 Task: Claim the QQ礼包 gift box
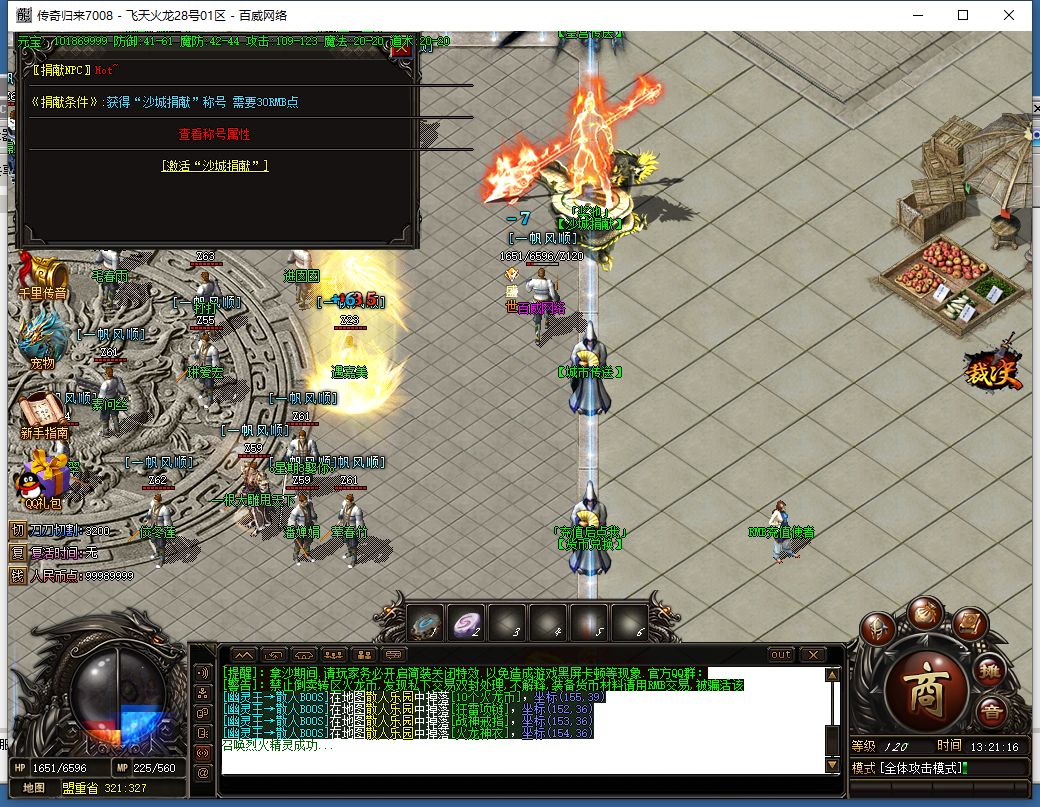43,478
